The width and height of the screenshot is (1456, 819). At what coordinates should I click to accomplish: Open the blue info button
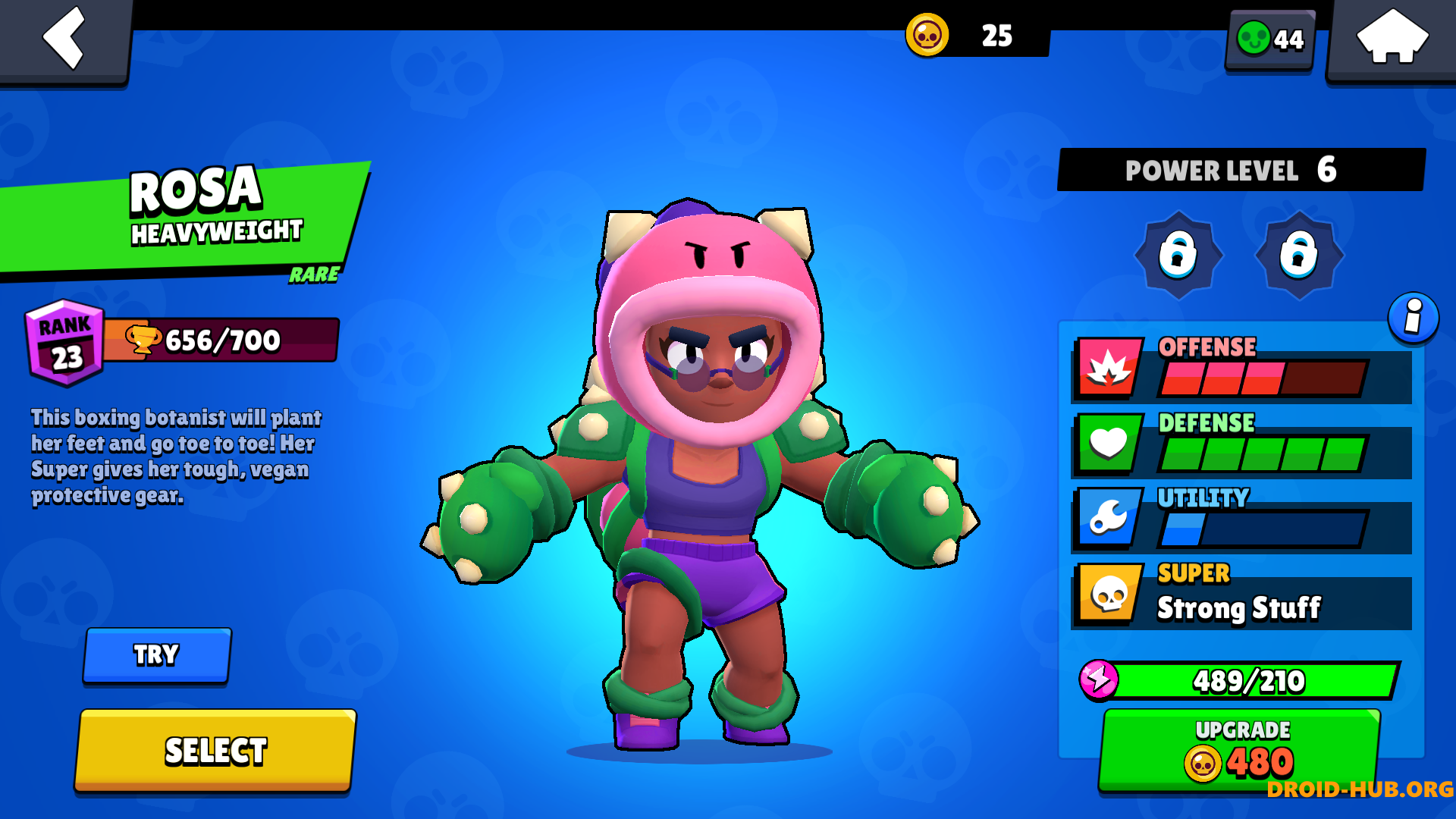coord(1413,317)
